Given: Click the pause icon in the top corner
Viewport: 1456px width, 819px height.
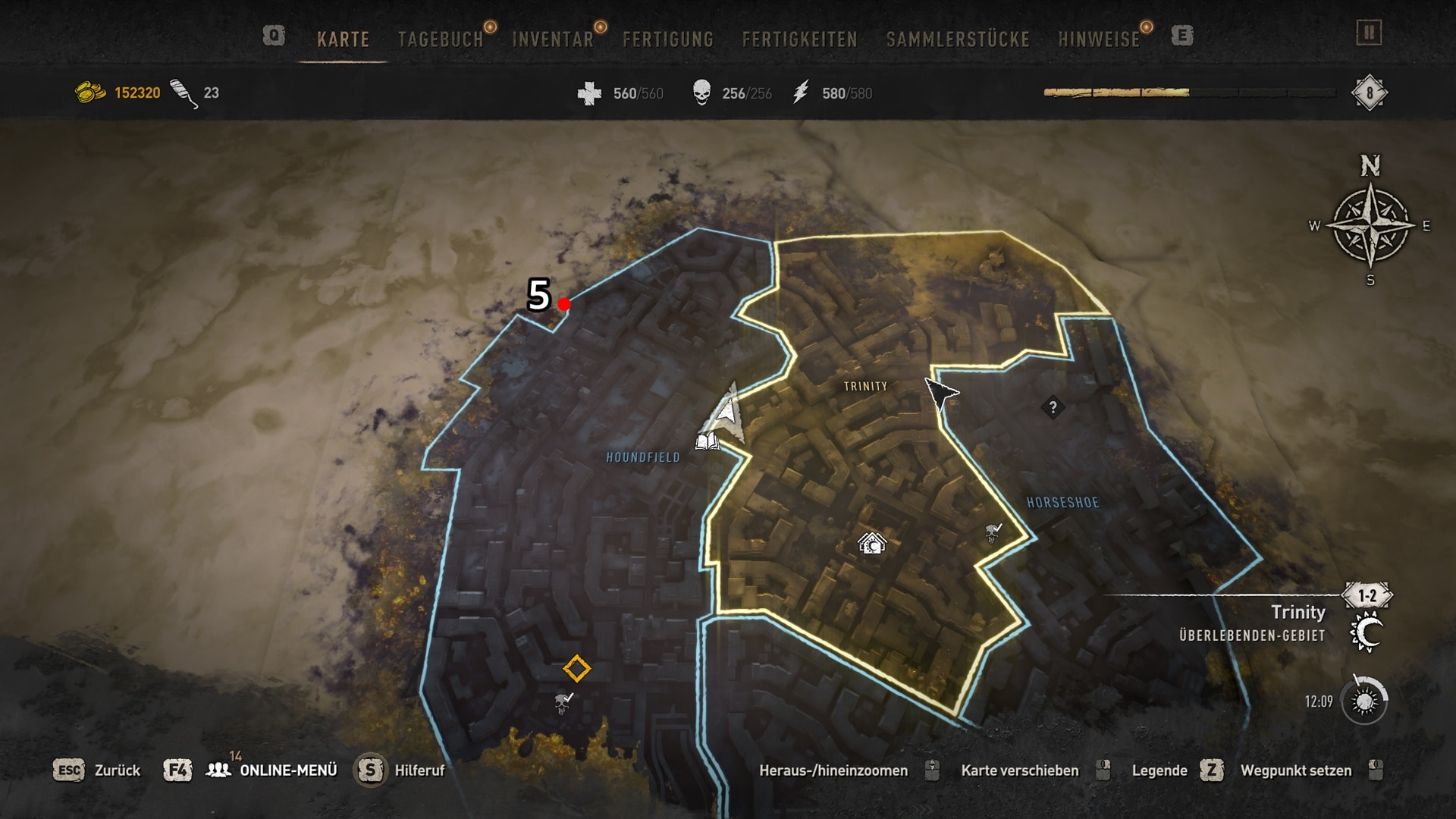Looking at the screenshot, I should pyautogui.click(x=1369, y=33).
